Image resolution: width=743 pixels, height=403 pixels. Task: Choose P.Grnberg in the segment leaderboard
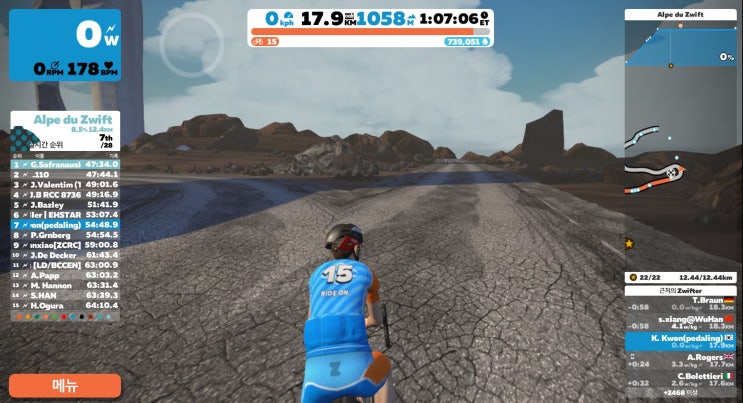65,235
